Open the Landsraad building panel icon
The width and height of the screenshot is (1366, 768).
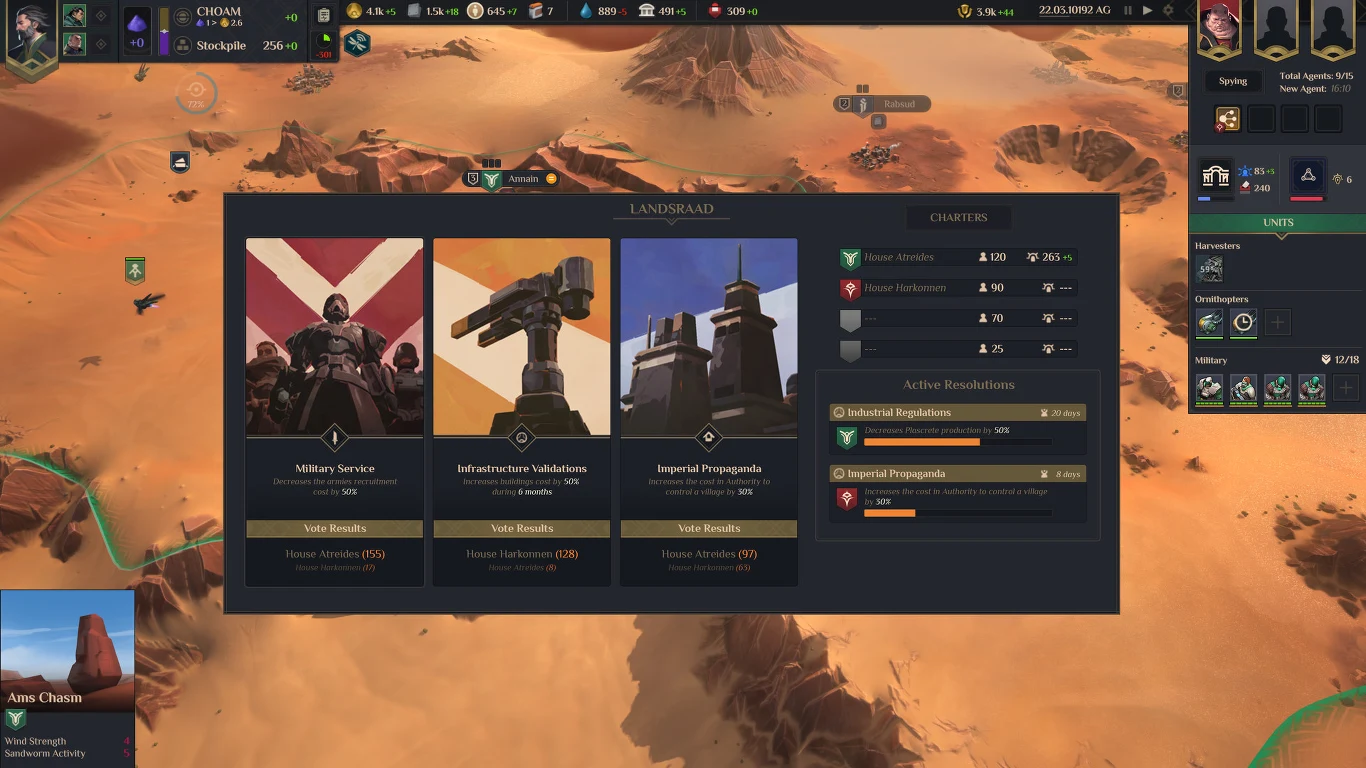(1215, 176)
